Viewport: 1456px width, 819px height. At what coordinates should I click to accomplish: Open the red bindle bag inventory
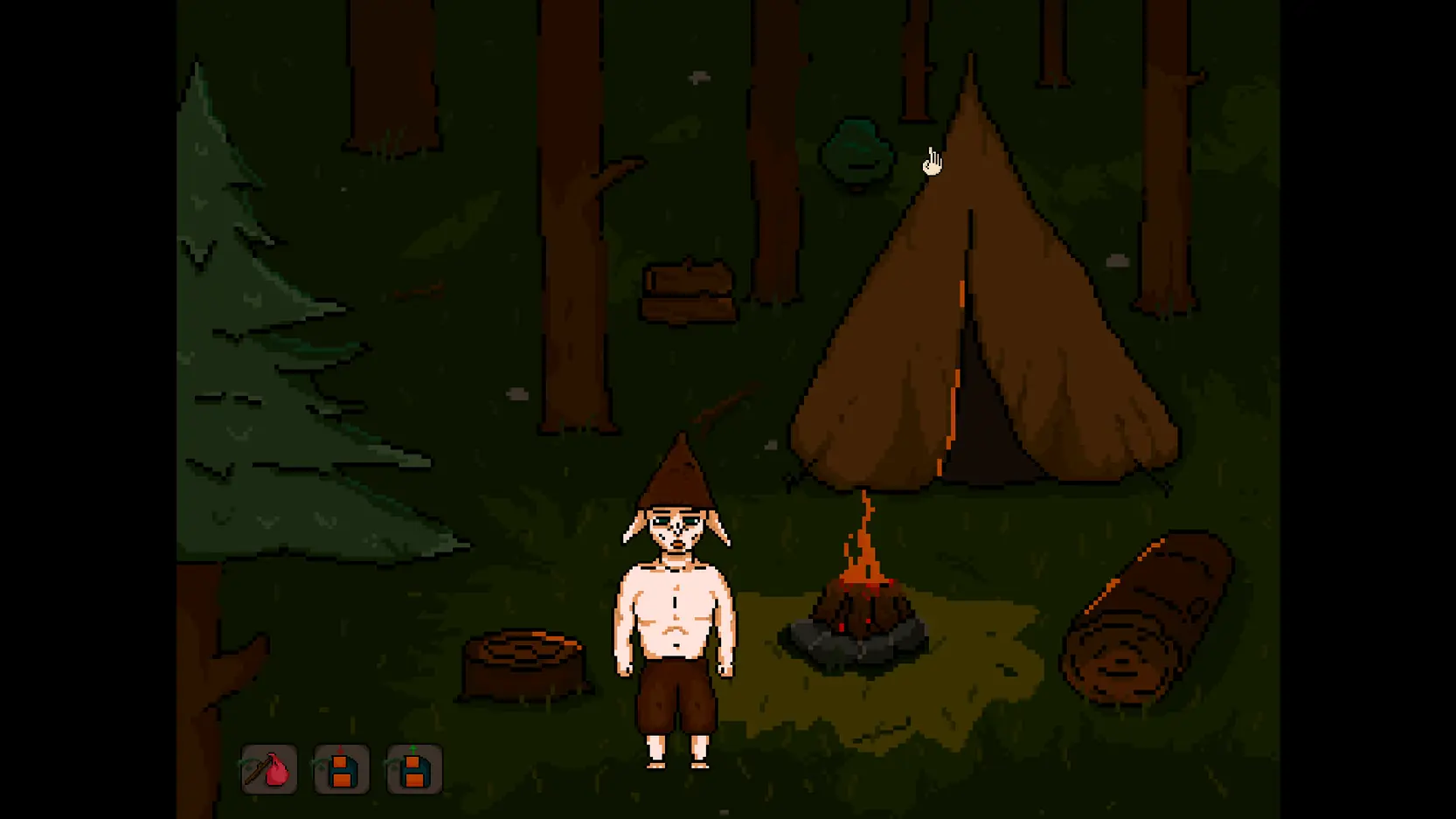269,769
